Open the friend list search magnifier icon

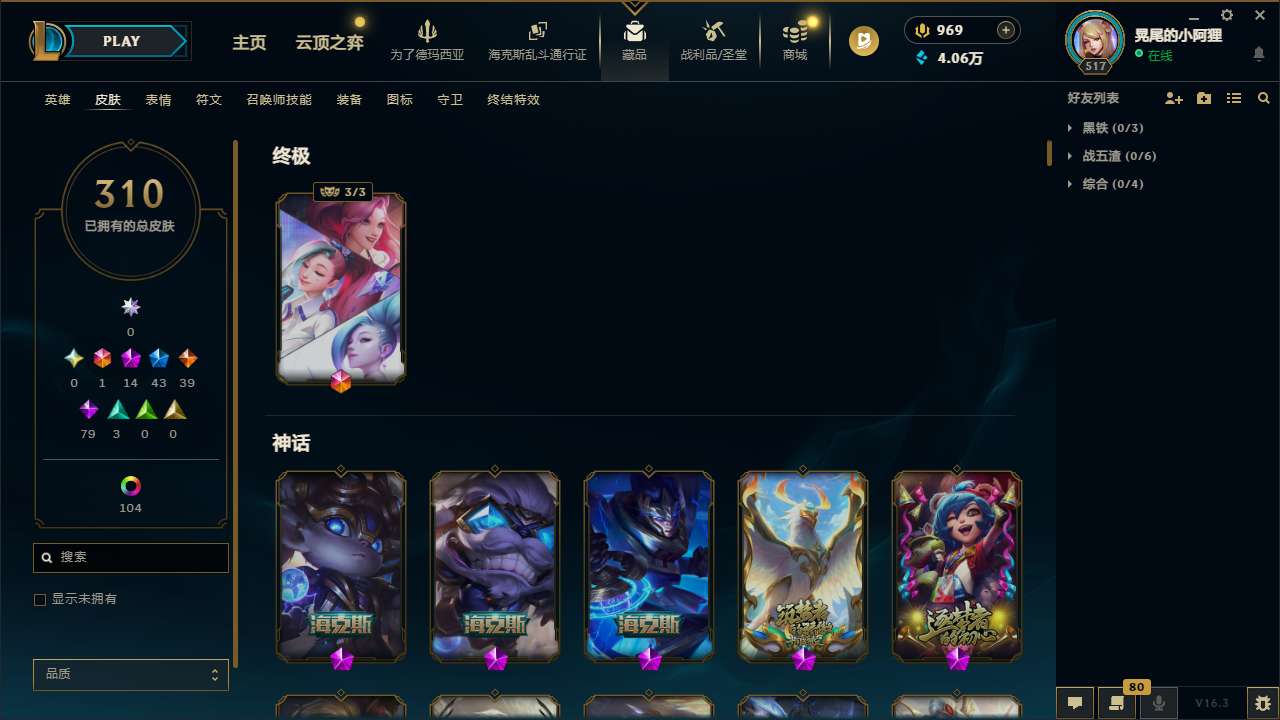tap(1264, 98)
